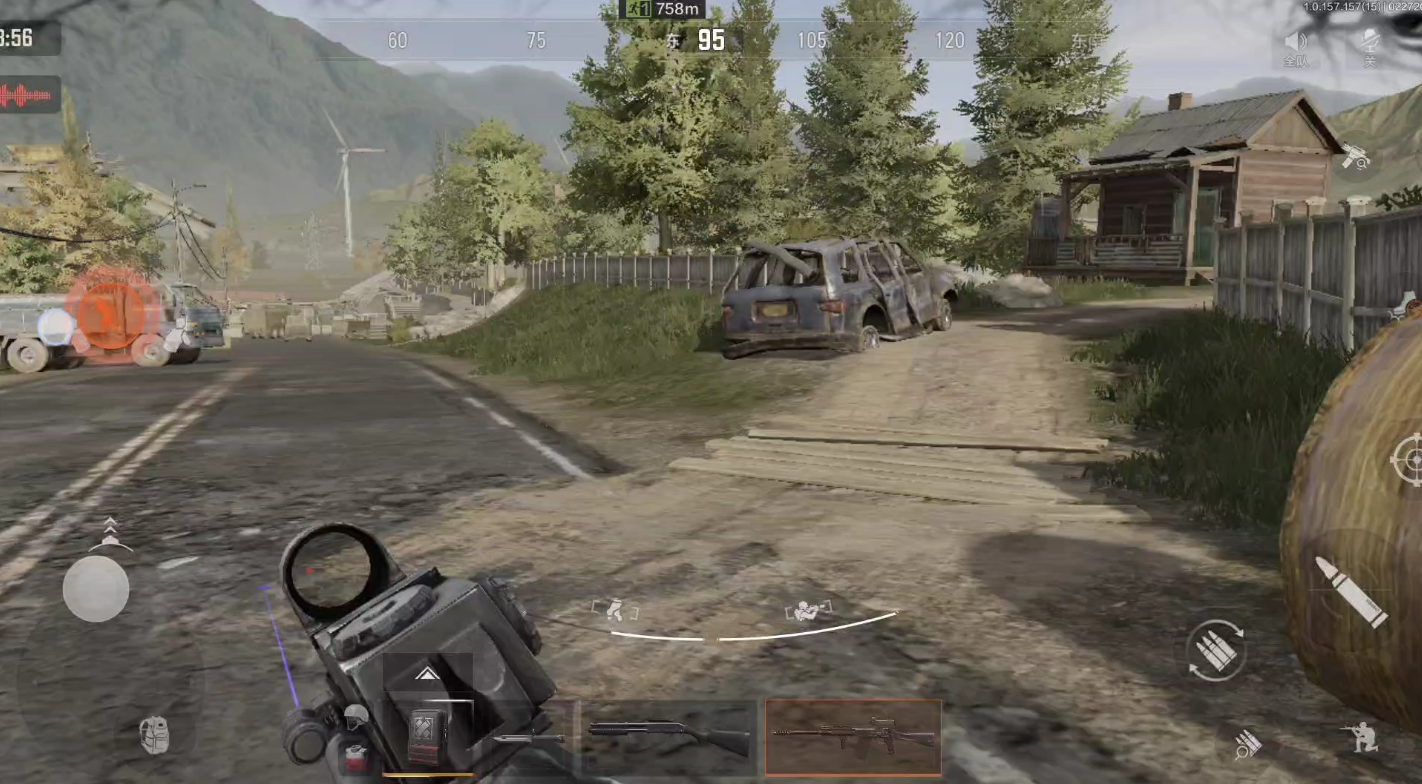This screenshot has width=1422, height=784.
Task: Select the standing lean stance icon
Action: click(615, 609)
